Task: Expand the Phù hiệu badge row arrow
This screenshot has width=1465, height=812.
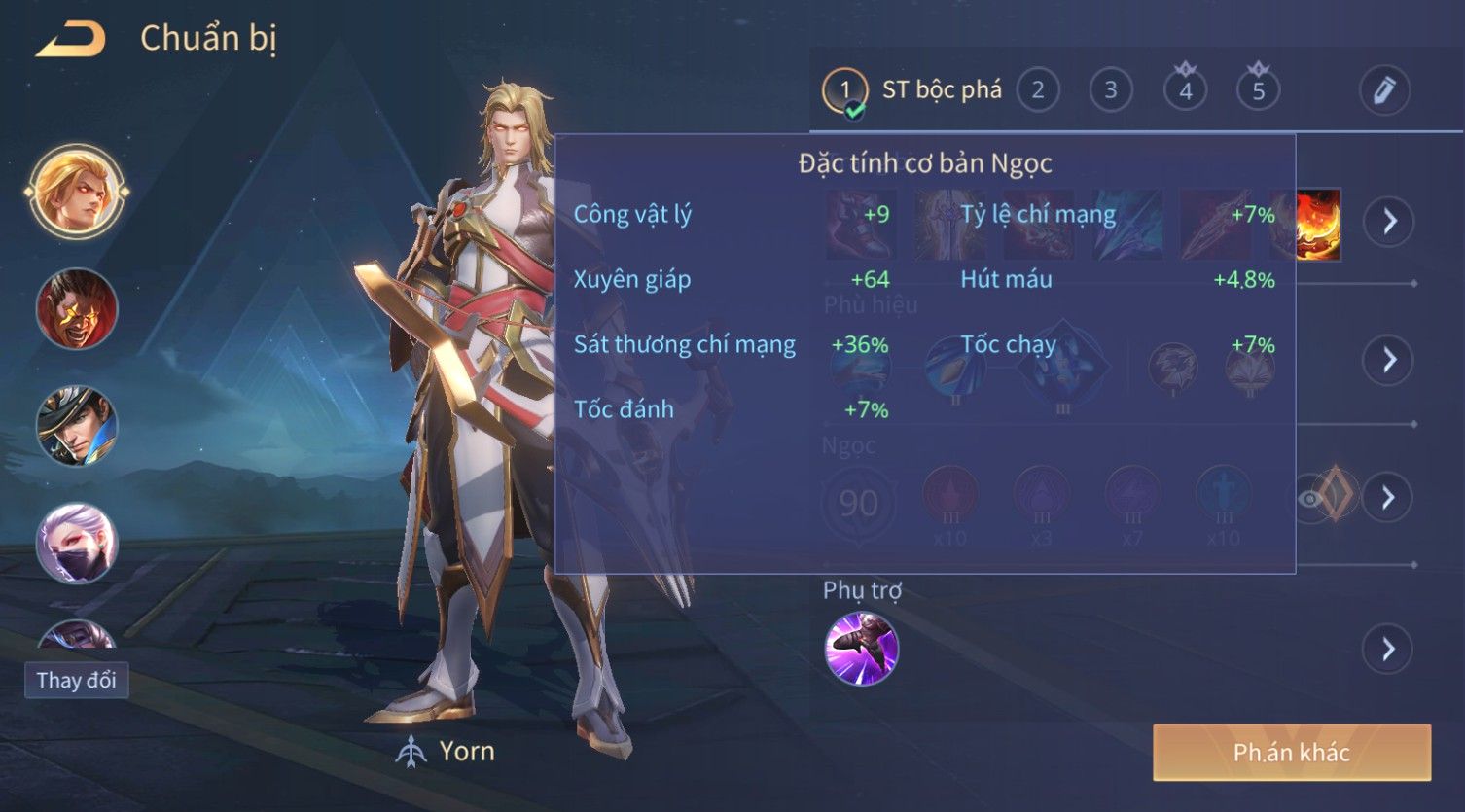Action: pyautogui.click(x=1389, y=360)
